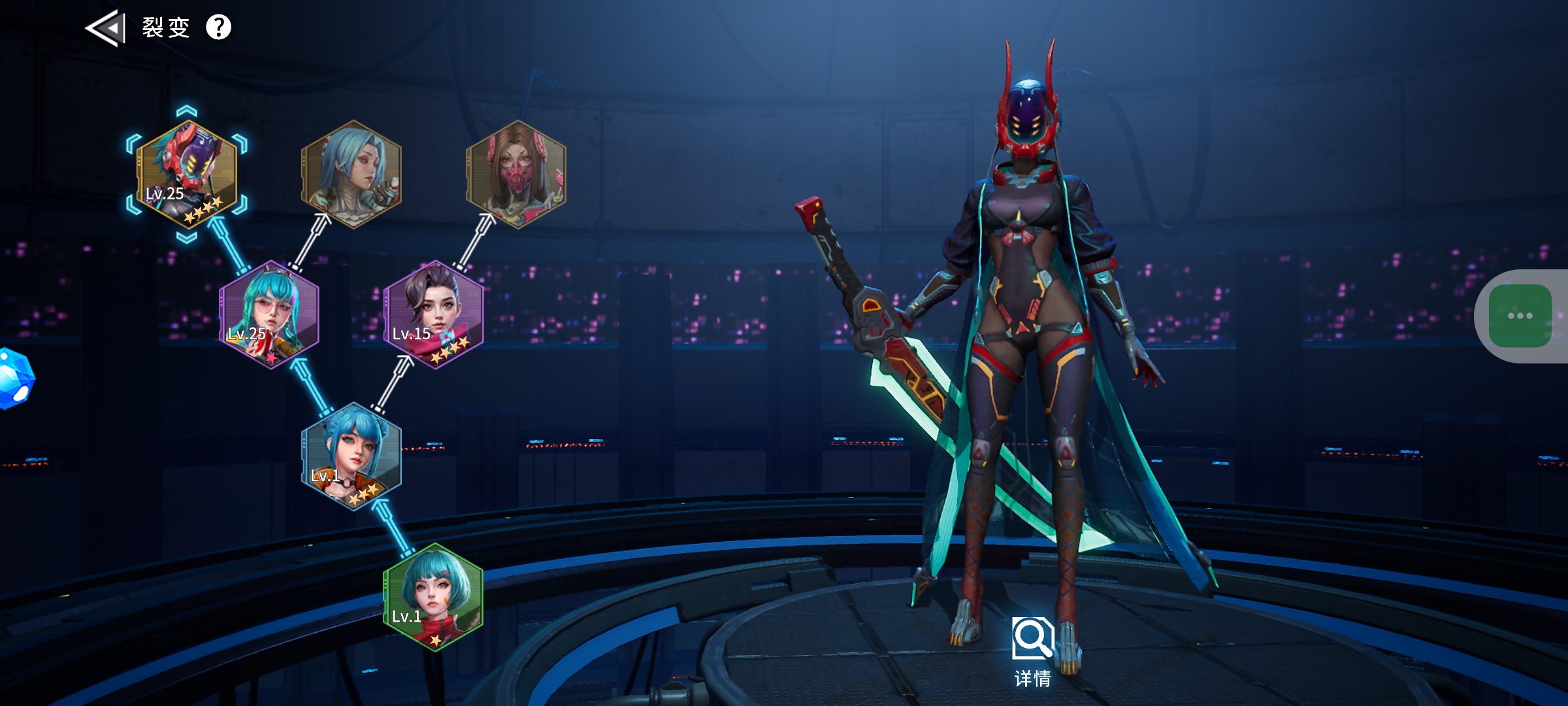The height and width of the screenshot is (706, 1568).
Task: Open 详情 details with the magnifier icon
Action: (1032, 650)
